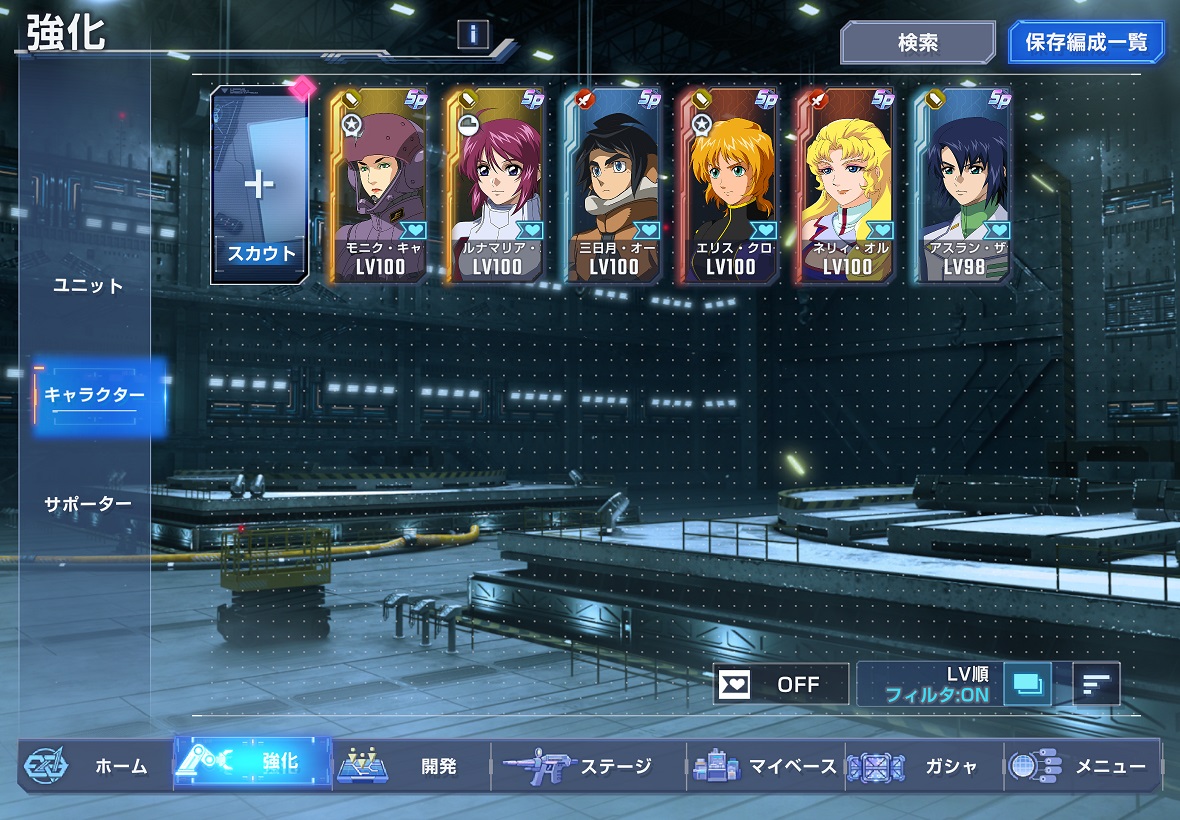This screenshot has height=820, width=1180.
Task: Open the 開発 development menu
Action: click(412, 766)
